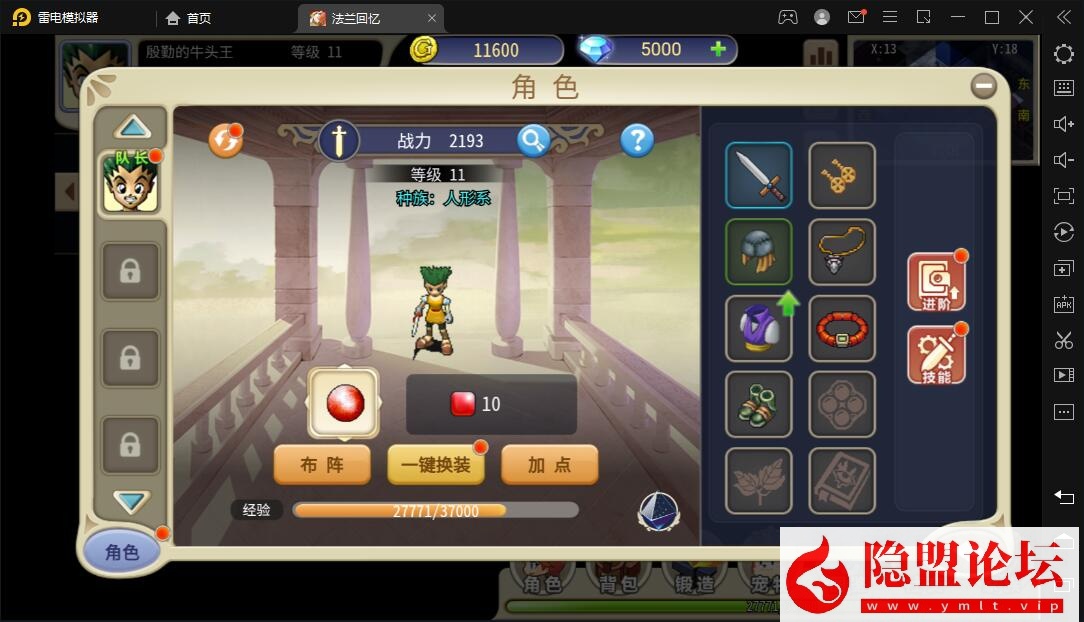Image resolution: width=1084 pixels, height=622 pixels.
Task: Click the red crystal orb slot
Action: [344, 404]
